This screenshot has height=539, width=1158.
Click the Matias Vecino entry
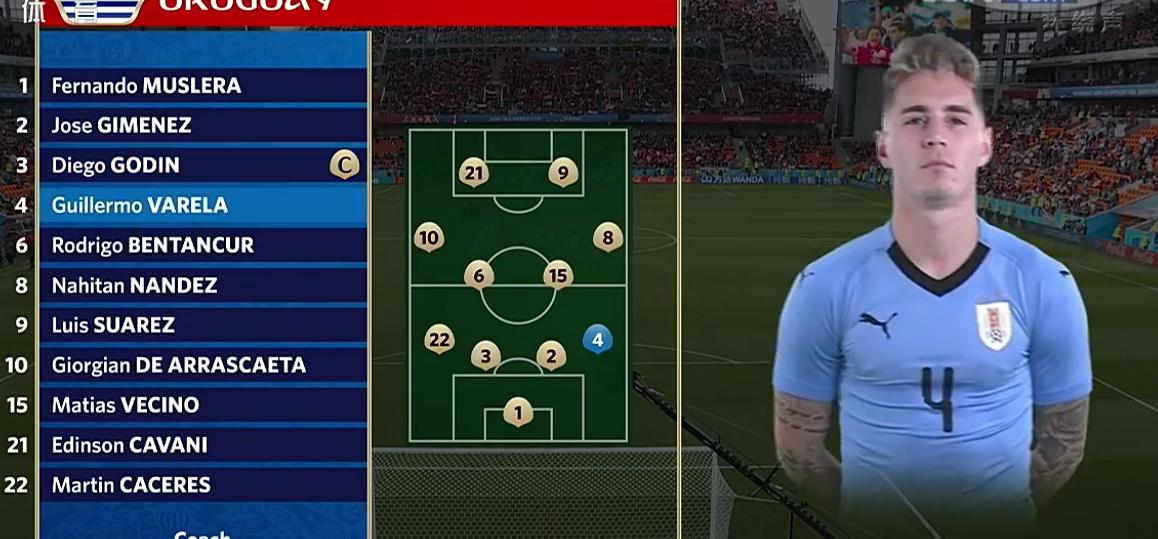click(x=125, y=406)
